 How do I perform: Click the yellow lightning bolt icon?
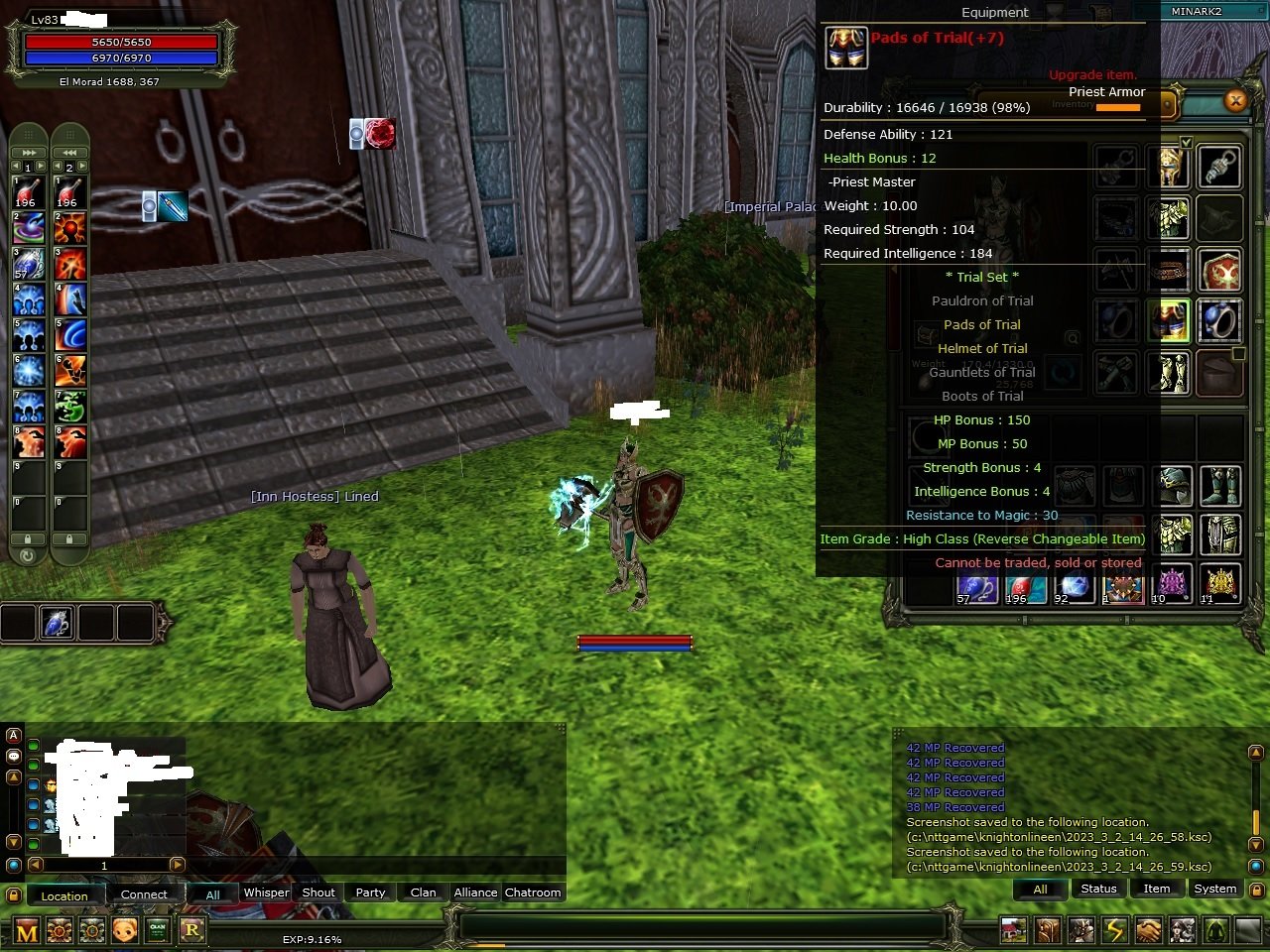click(x=1112, y=930)
